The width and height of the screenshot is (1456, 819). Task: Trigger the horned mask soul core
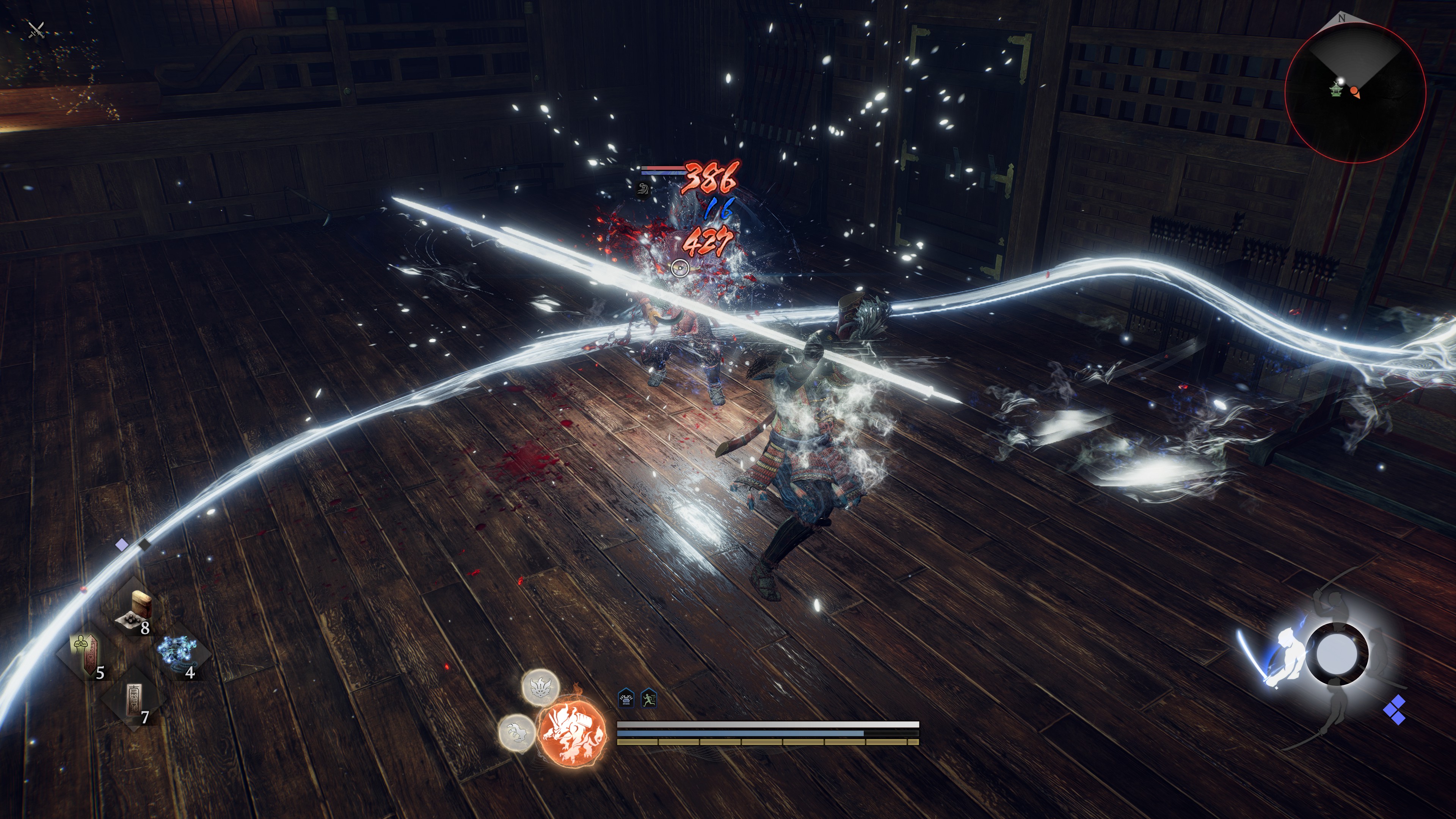point(540,687)
